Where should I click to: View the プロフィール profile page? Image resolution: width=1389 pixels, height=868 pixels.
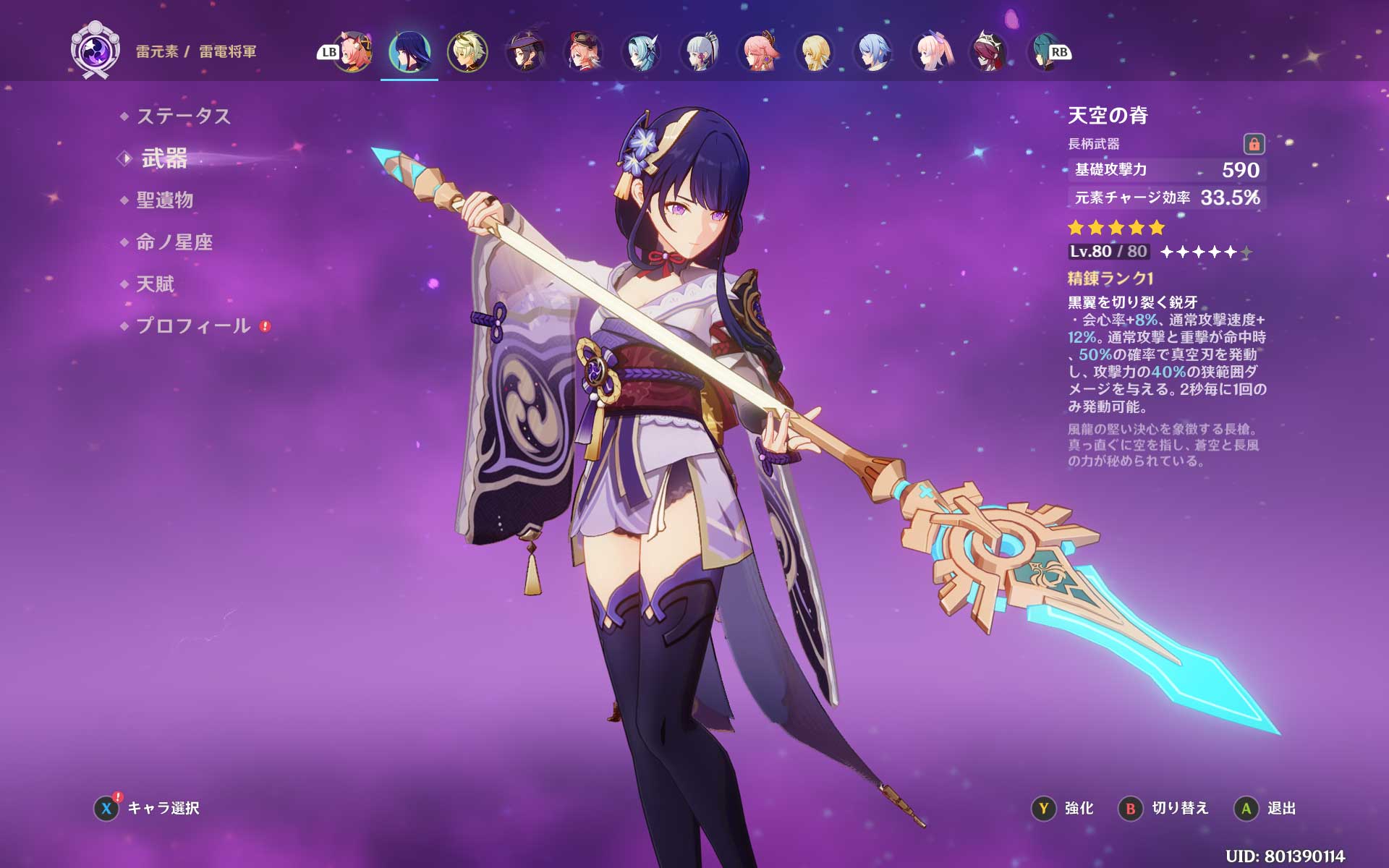(x=193, y=326)
